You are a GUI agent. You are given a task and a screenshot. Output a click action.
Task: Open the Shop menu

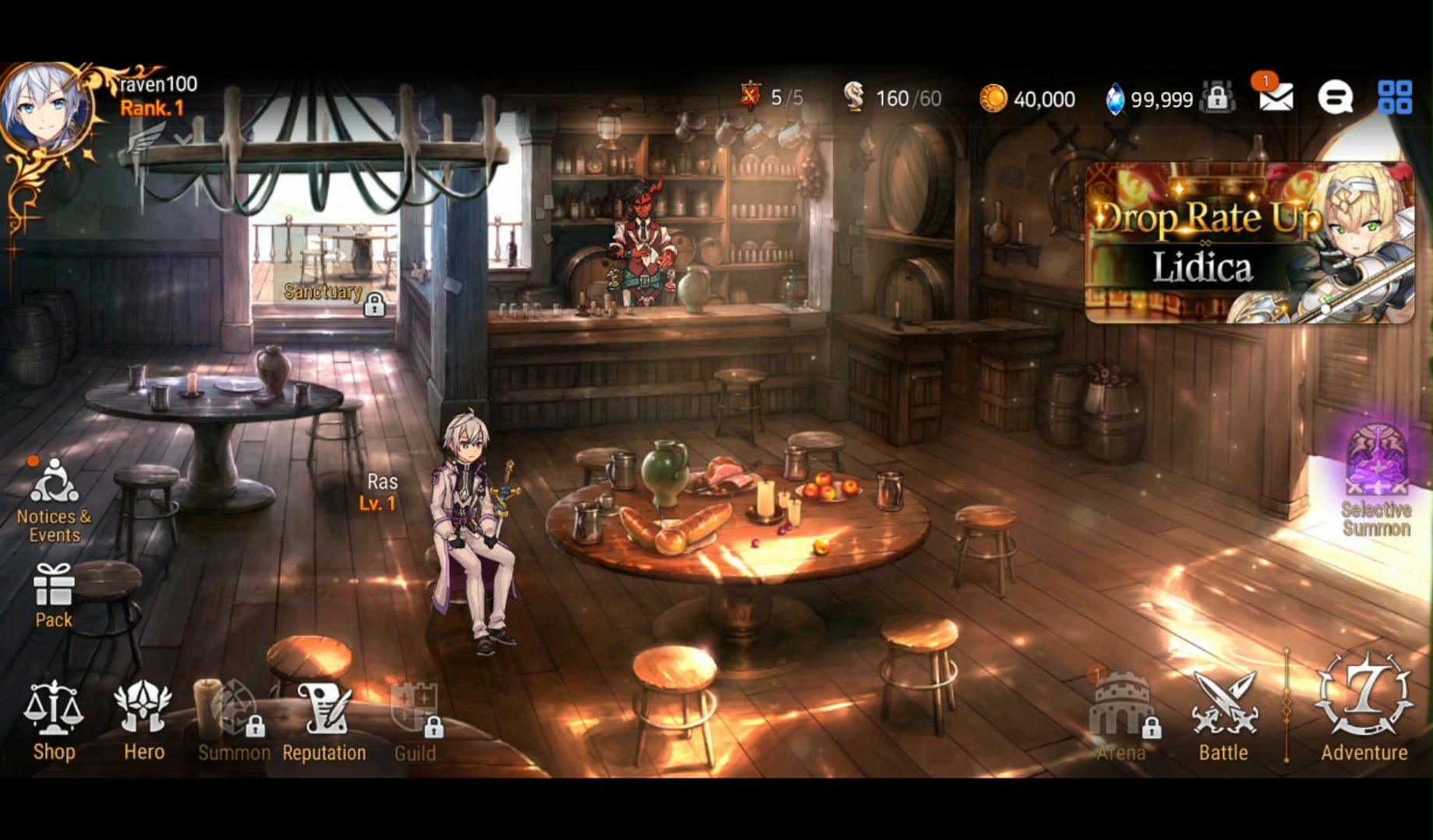pos(54,720)
